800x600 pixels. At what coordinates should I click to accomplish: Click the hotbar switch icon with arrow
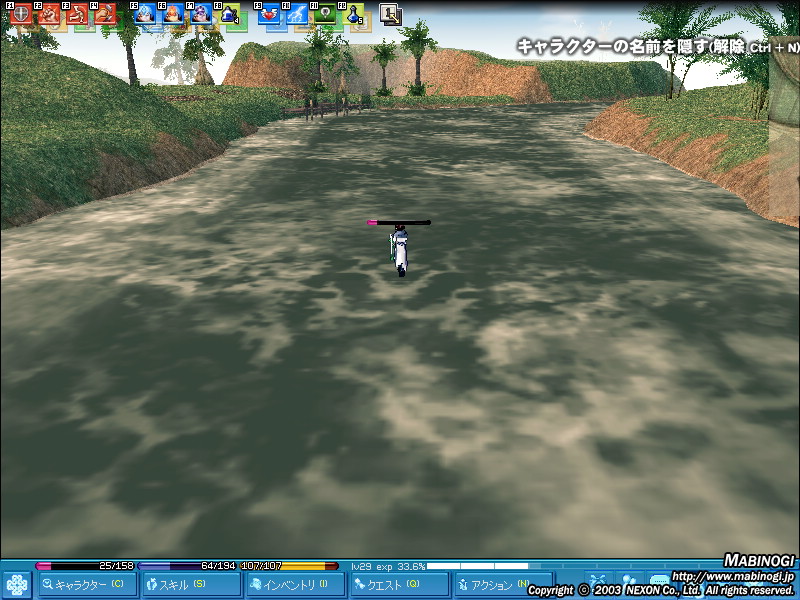click(391, 14)
